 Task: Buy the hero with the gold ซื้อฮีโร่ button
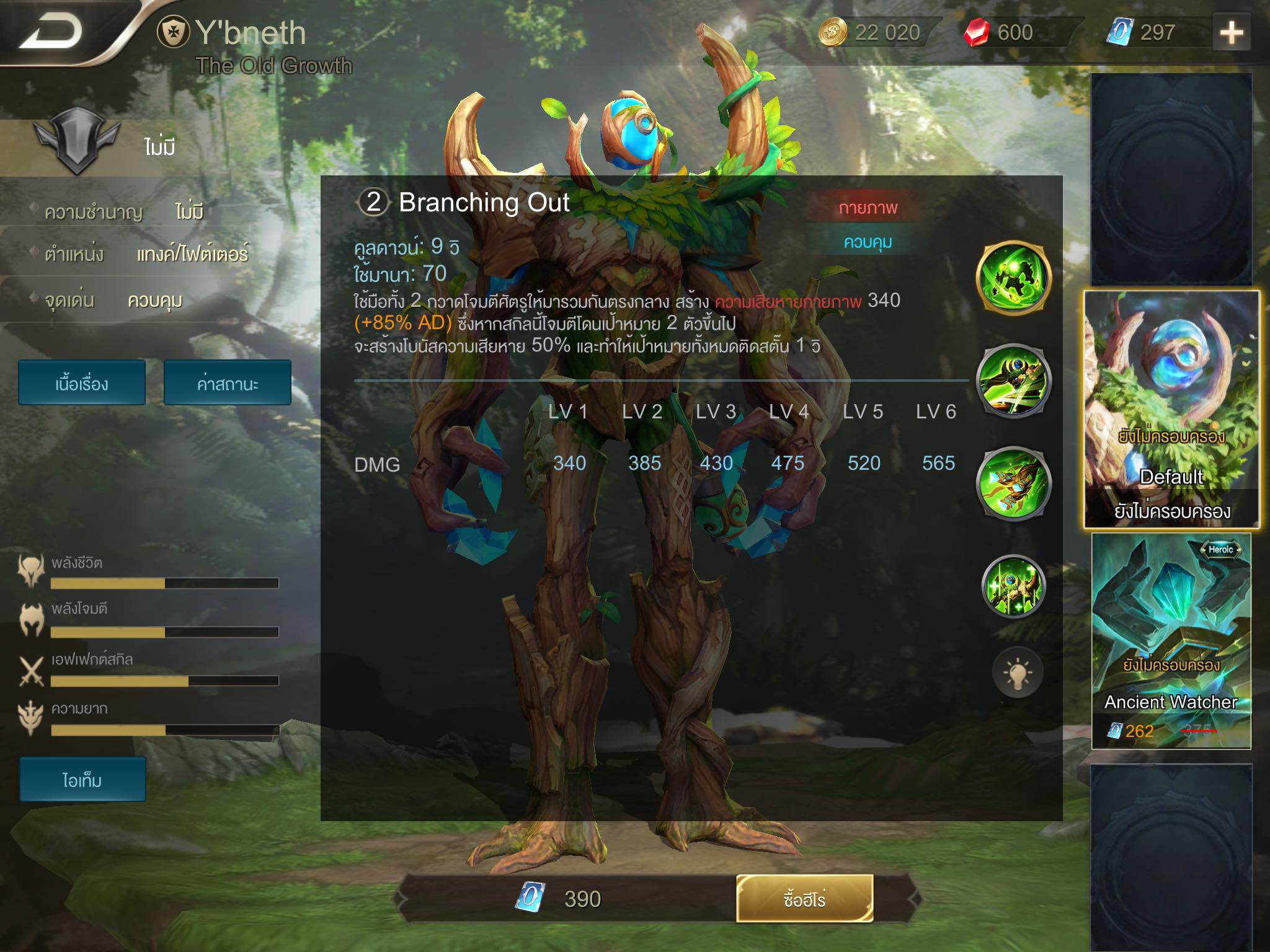(804, 898)
